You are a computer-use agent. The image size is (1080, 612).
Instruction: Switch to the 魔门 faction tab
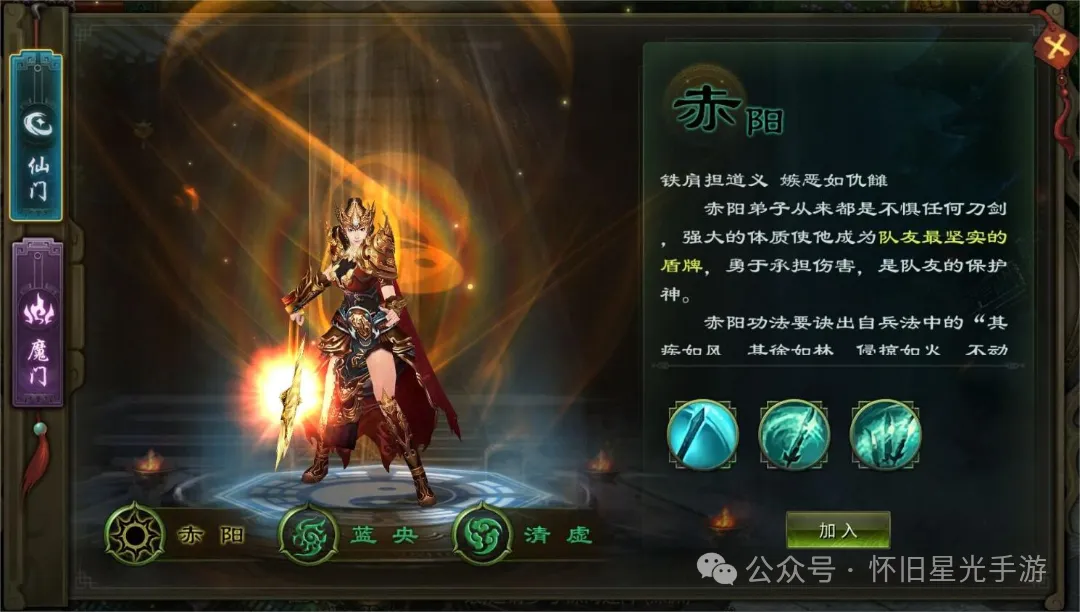point(37,324)
